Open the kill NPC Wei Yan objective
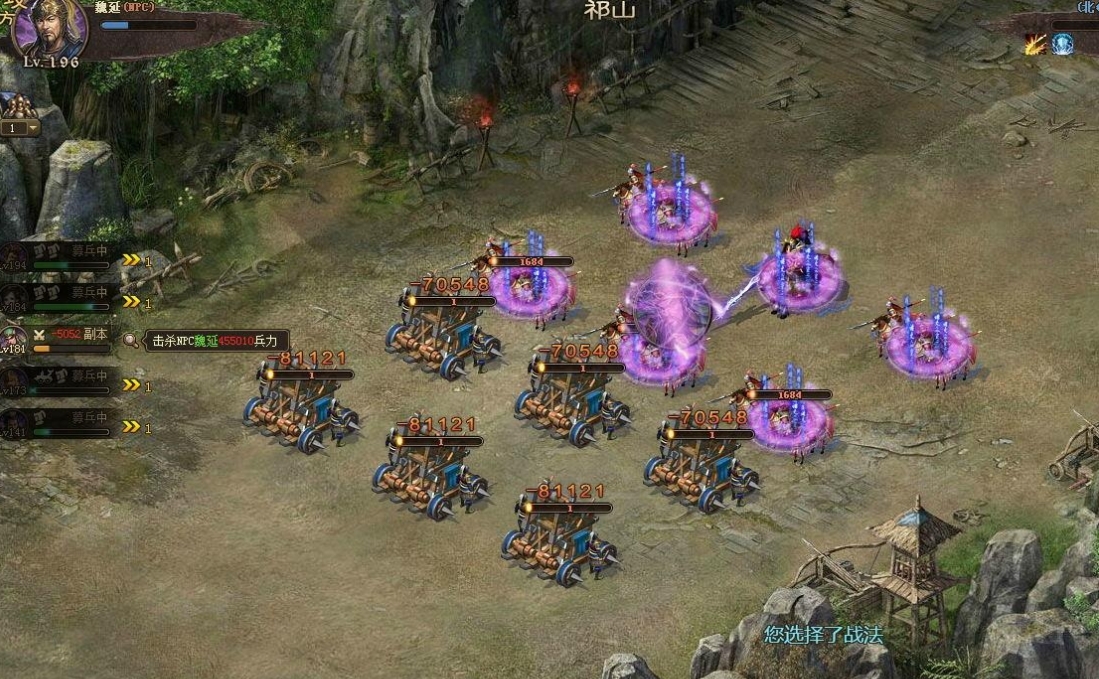1099x679 pixels. click(216, 341)
